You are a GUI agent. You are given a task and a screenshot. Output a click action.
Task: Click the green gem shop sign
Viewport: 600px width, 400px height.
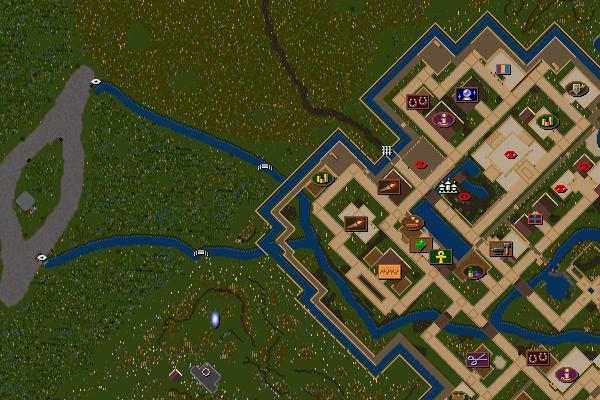click(x=420, y=244)
